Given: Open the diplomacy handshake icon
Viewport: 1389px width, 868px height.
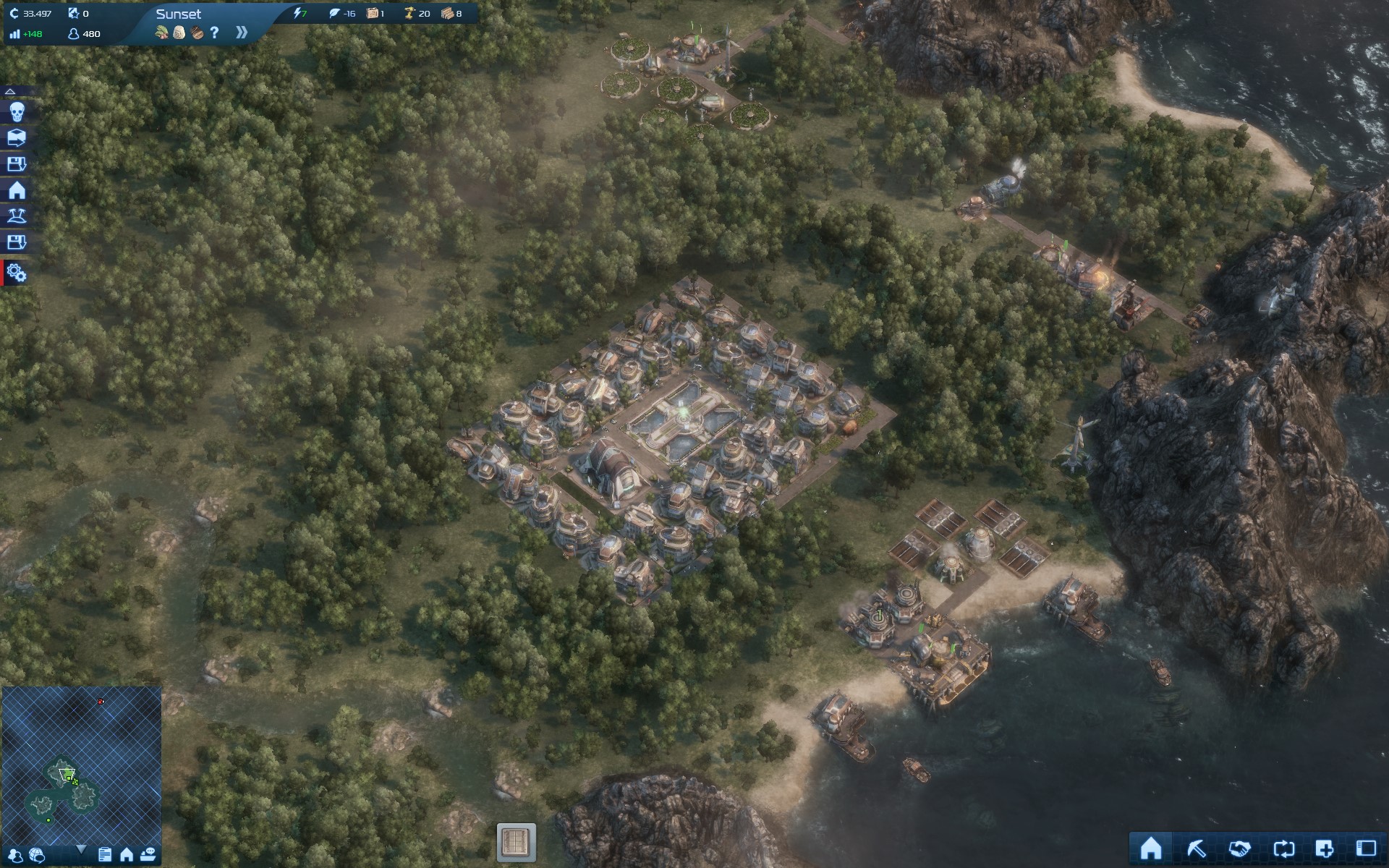Looking at the screenshot, I should click(1239, 848).
